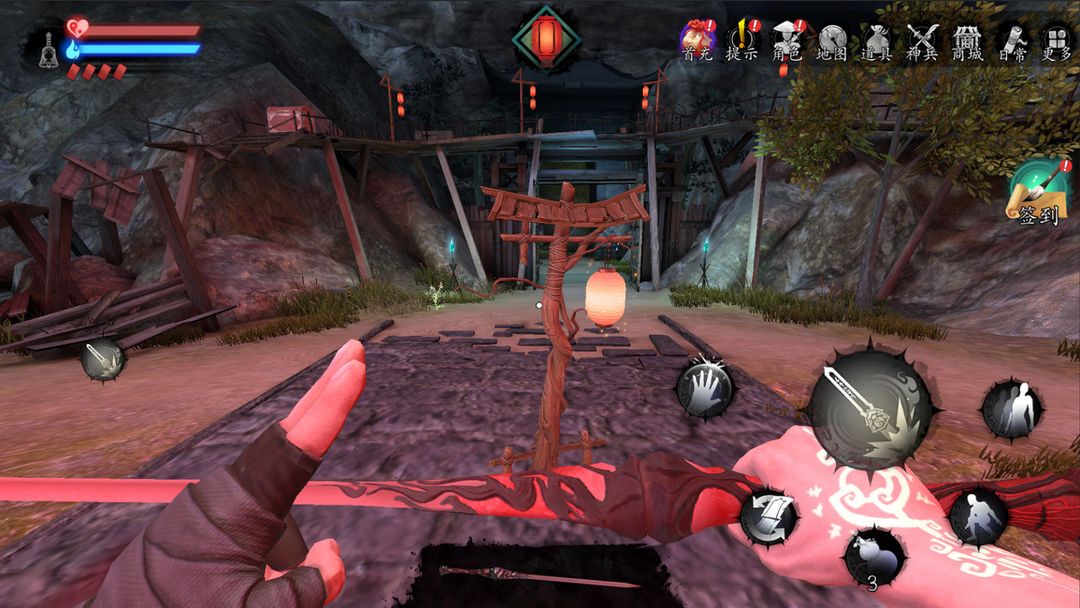
Task: Tap the bell icon beside health bar
Action: point(47,48)
